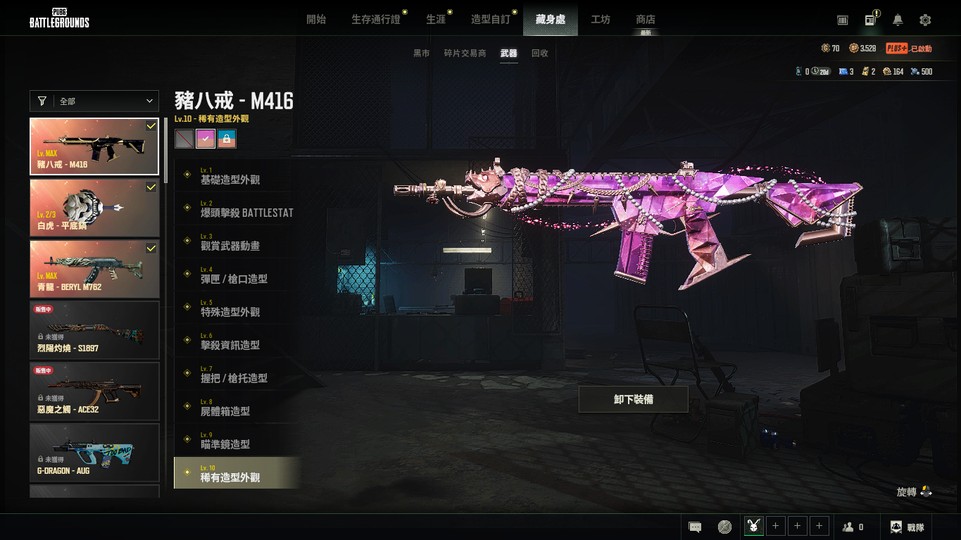This screenshot has width=961, height=540.
Task: Go to the 造型自訂 customization tab
Action: [x=491, y=19]
